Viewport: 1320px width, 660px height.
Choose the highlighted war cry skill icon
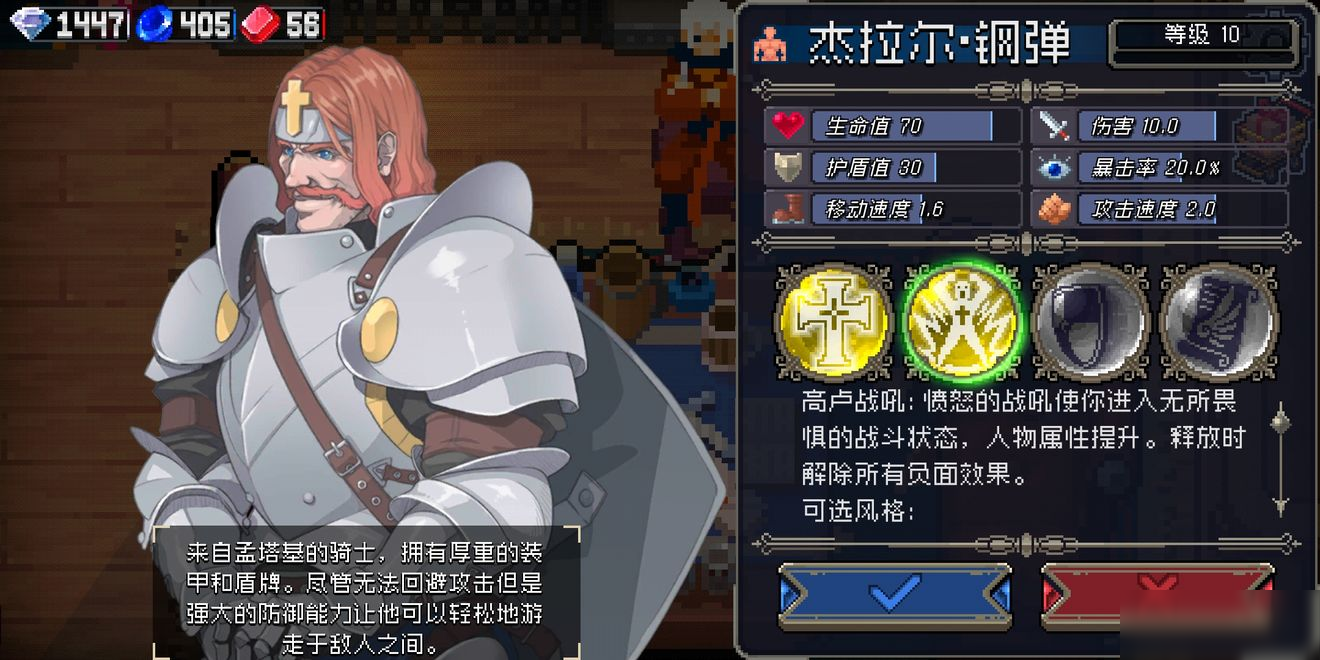pyautogui.click(x=962, y=322)
